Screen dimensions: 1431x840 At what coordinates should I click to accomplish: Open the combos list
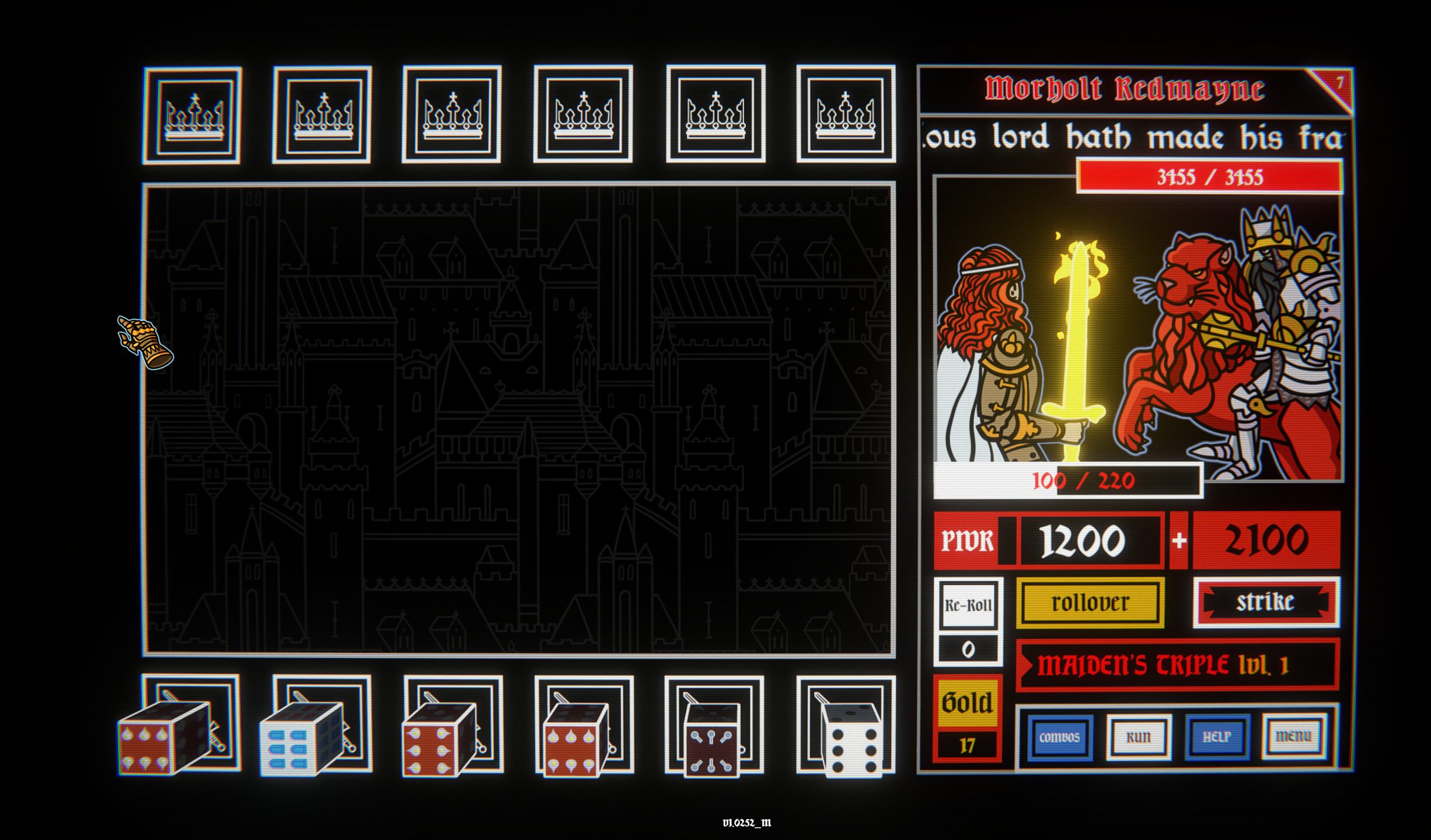[x=1059, y=737]
